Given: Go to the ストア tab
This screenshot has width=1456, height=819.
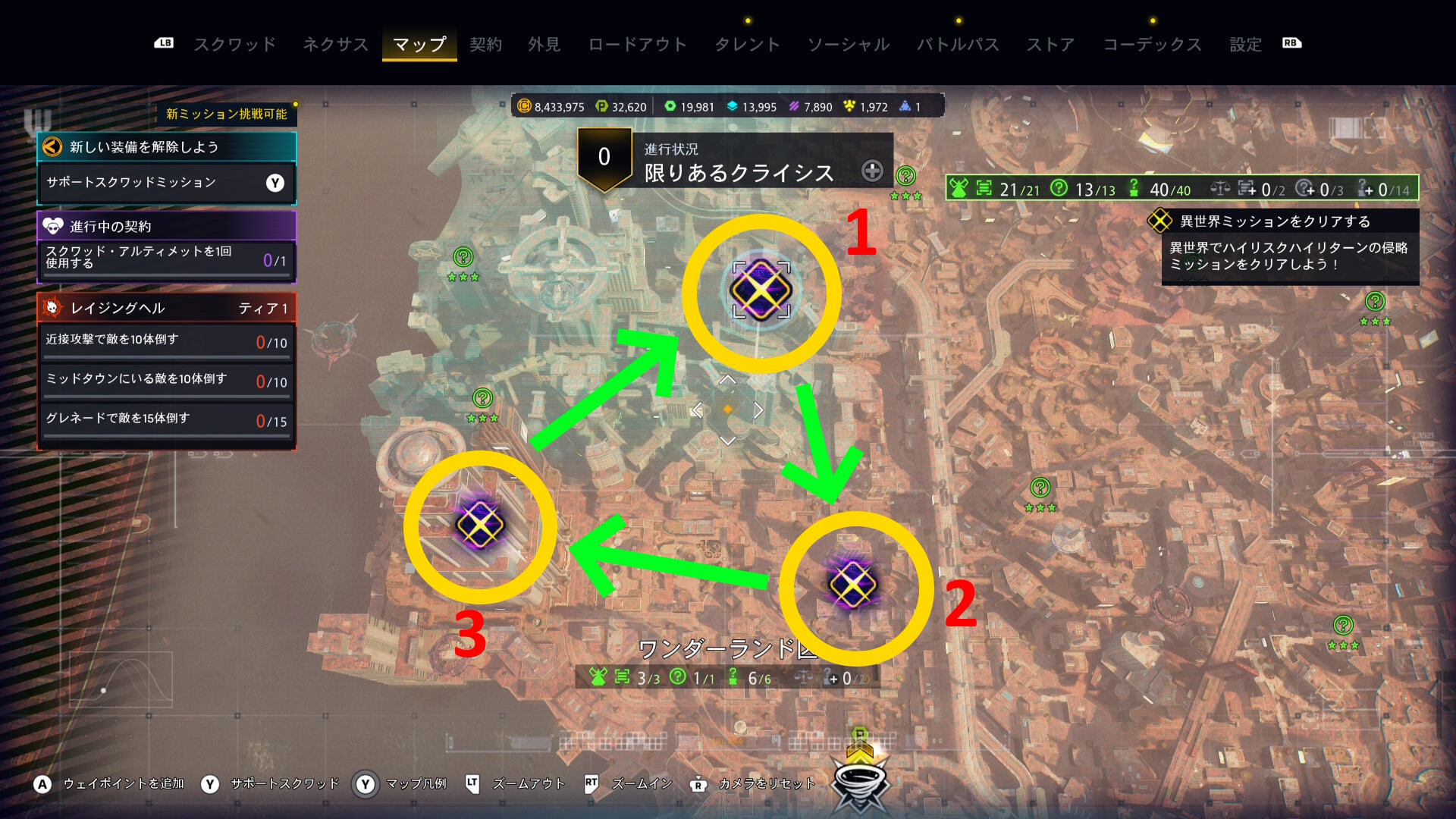Looking at the screenshot, I should pos(1050,44).
